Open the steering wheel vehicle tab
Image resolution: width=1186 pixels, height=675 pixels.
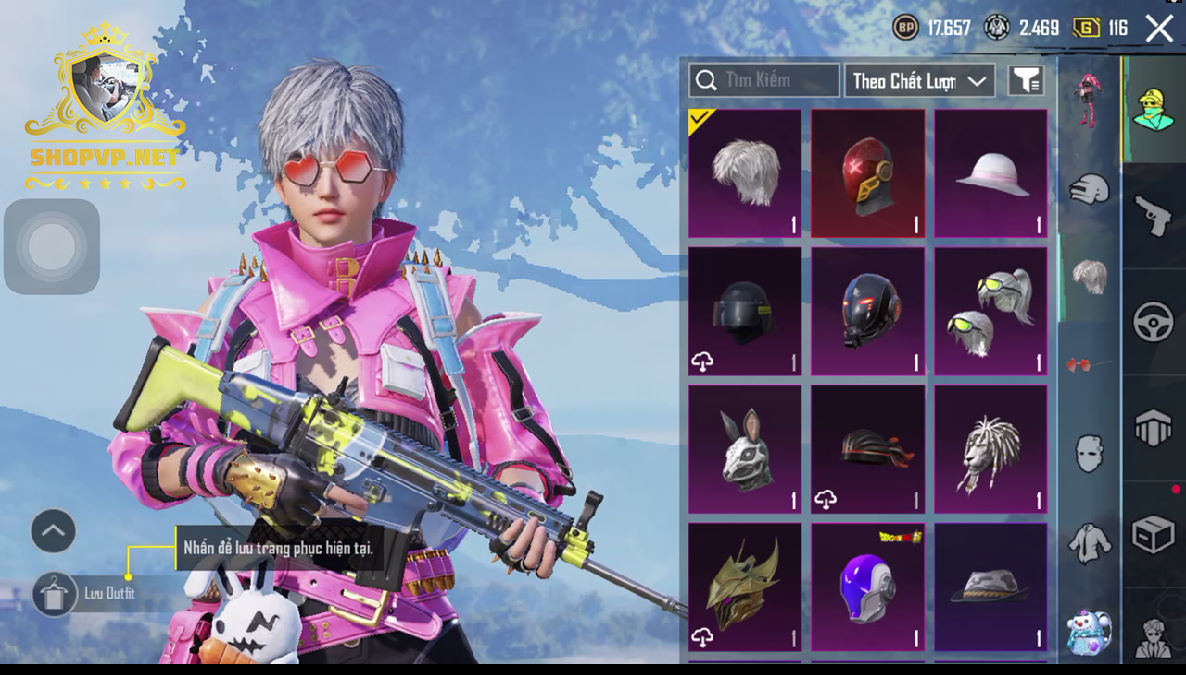(1153, 322)
